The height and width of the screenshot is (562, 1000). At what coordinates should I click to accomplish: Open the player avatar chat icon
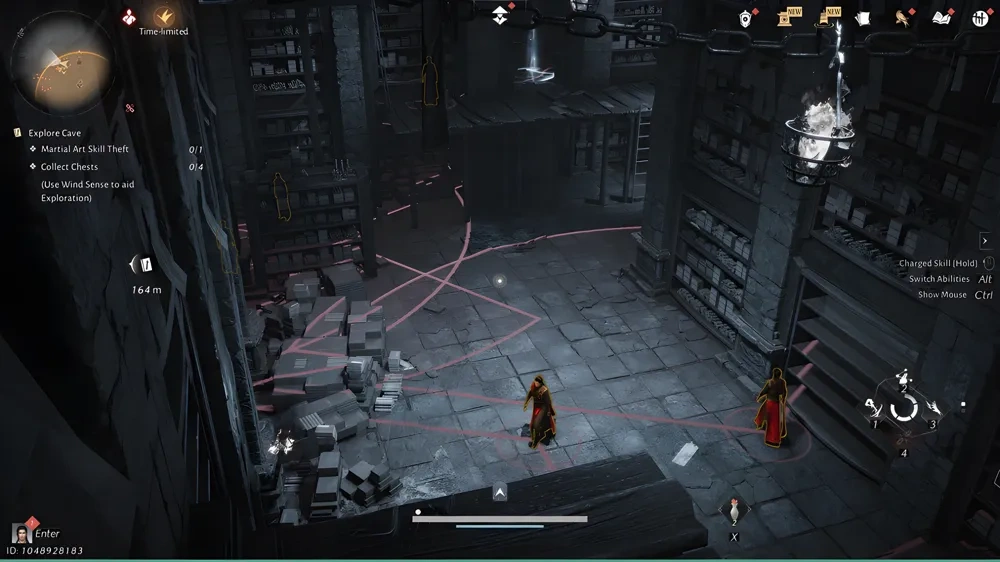coord(20,533)
